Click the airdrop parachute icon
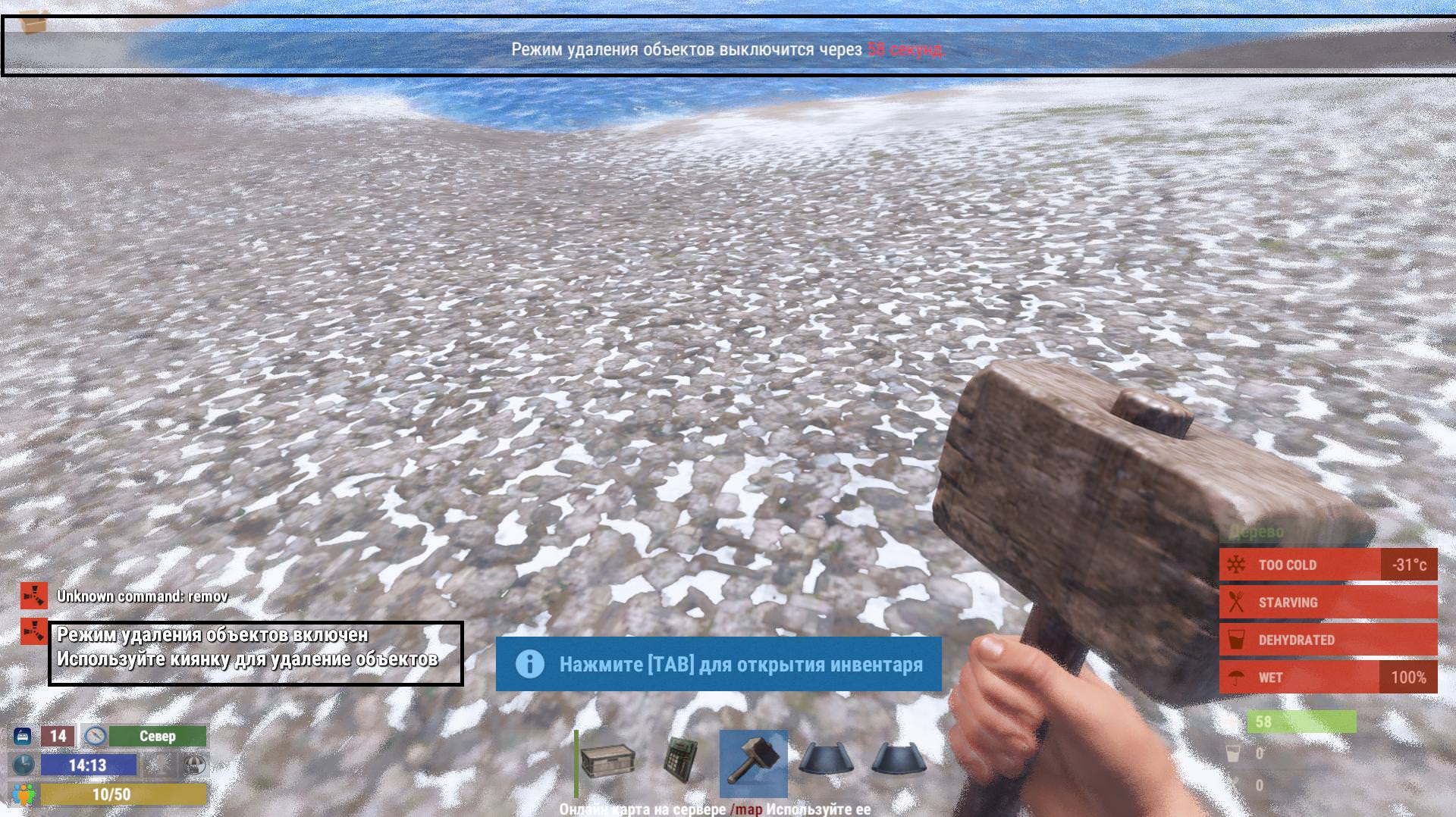Screen dimensions: 1456x817 [195, 765]
